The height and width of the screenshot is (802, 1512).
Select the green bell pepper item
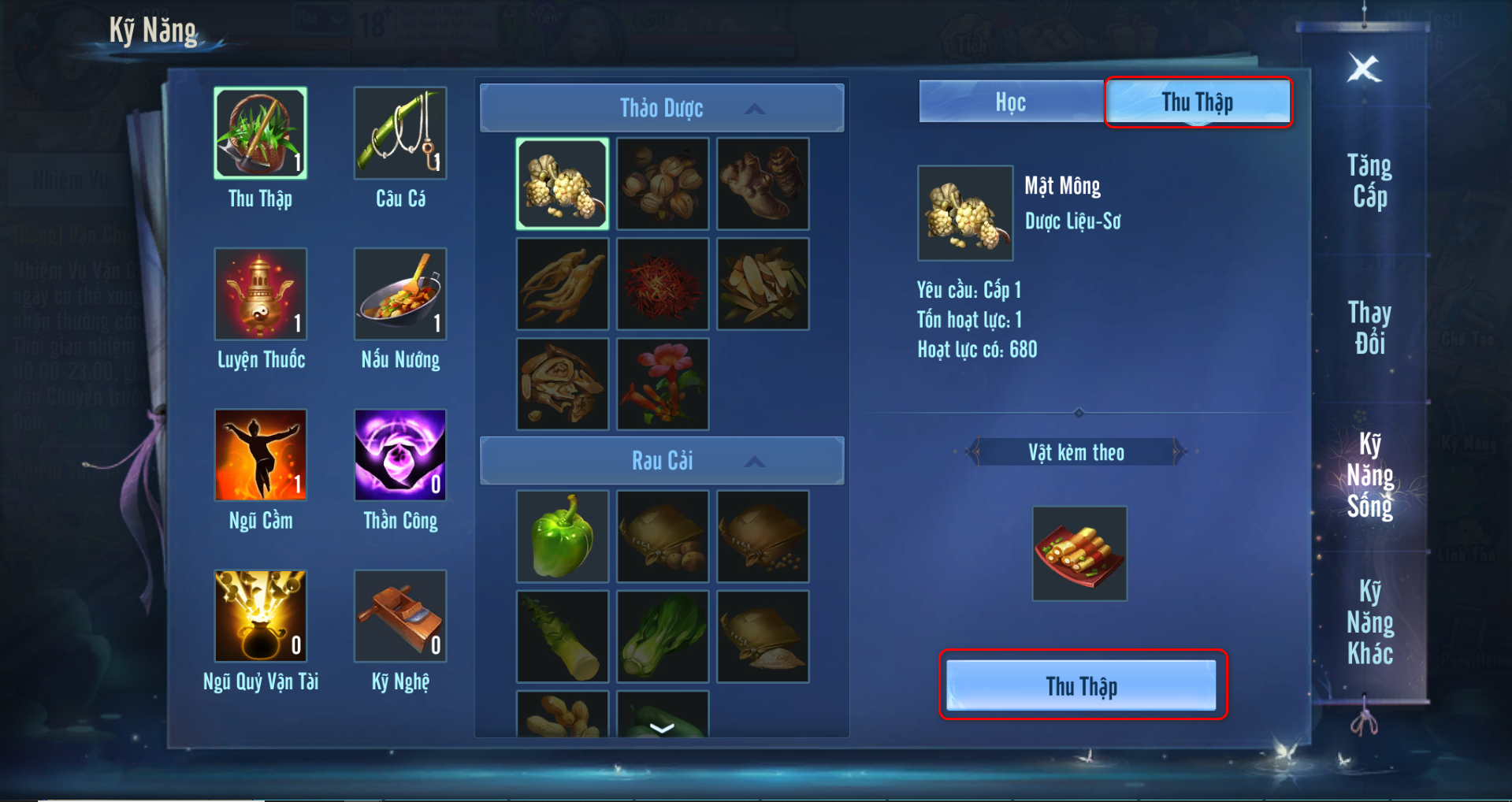[x=562, y=537]
